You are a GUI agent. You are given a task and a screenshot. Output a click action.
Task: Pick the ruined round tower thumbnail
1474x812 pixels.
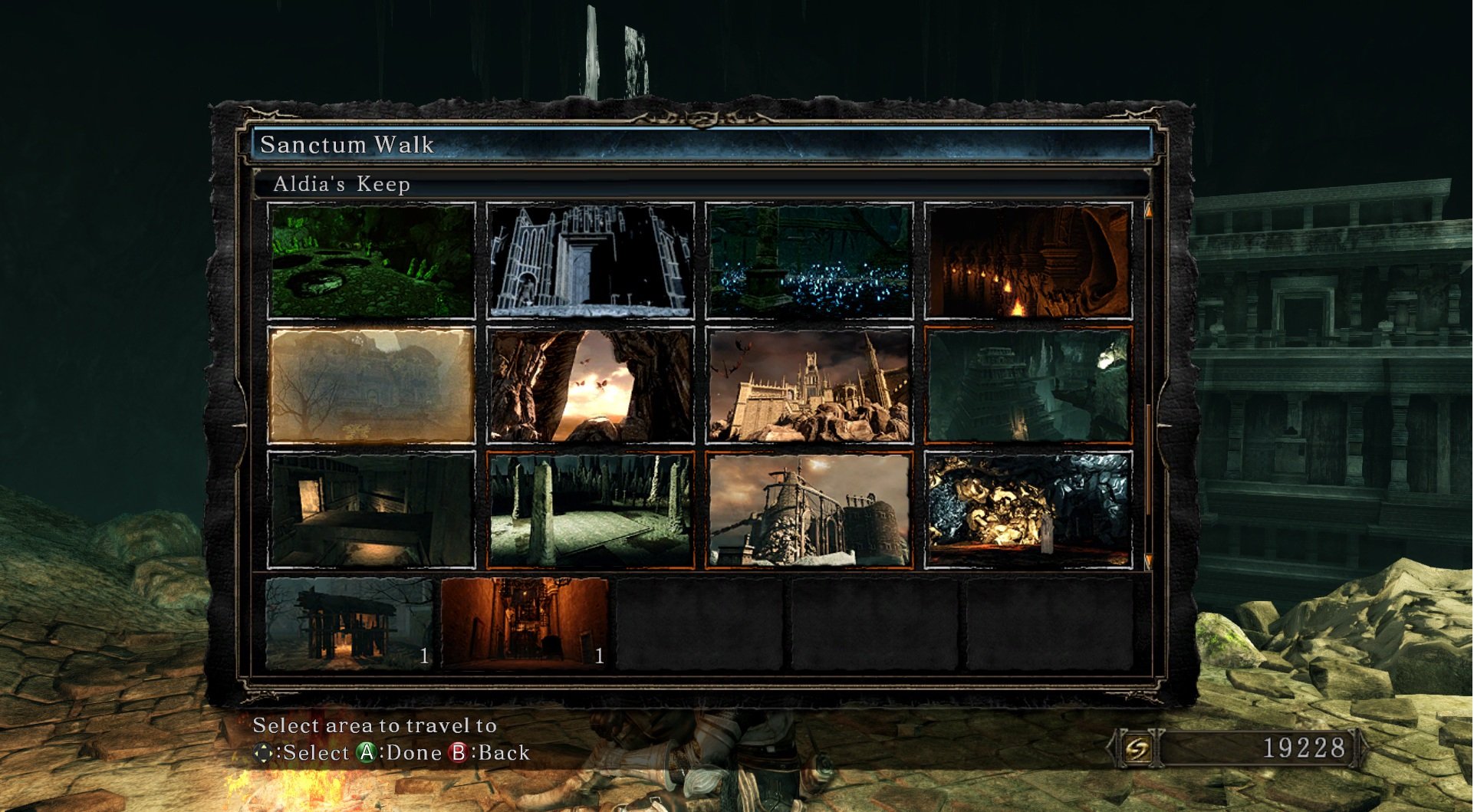[x=809, y=510]
